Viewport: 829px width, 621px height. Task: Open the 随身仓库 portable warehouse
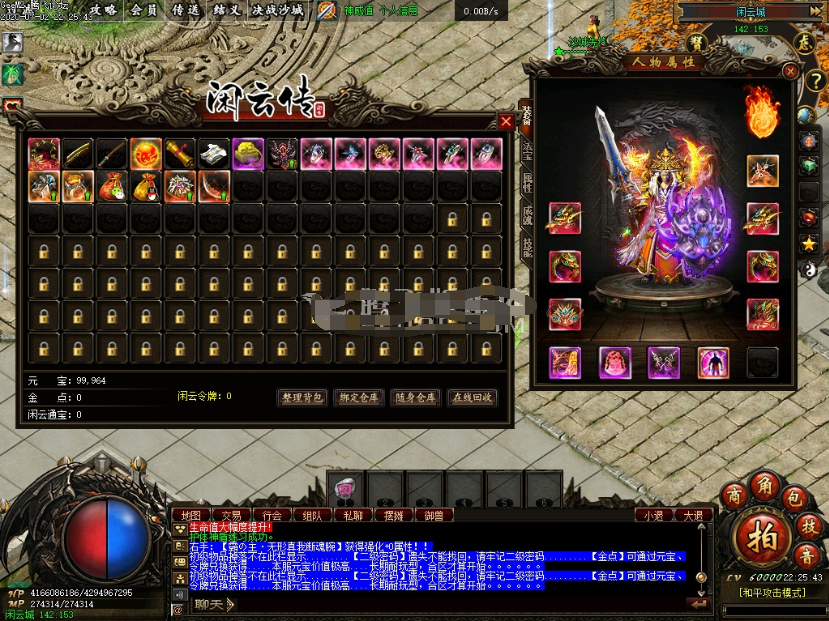[414, 398]
